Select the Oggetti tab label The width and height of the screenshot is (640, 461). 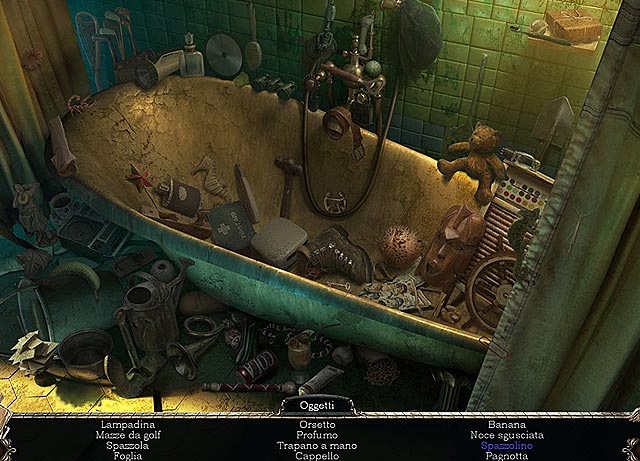319,405
